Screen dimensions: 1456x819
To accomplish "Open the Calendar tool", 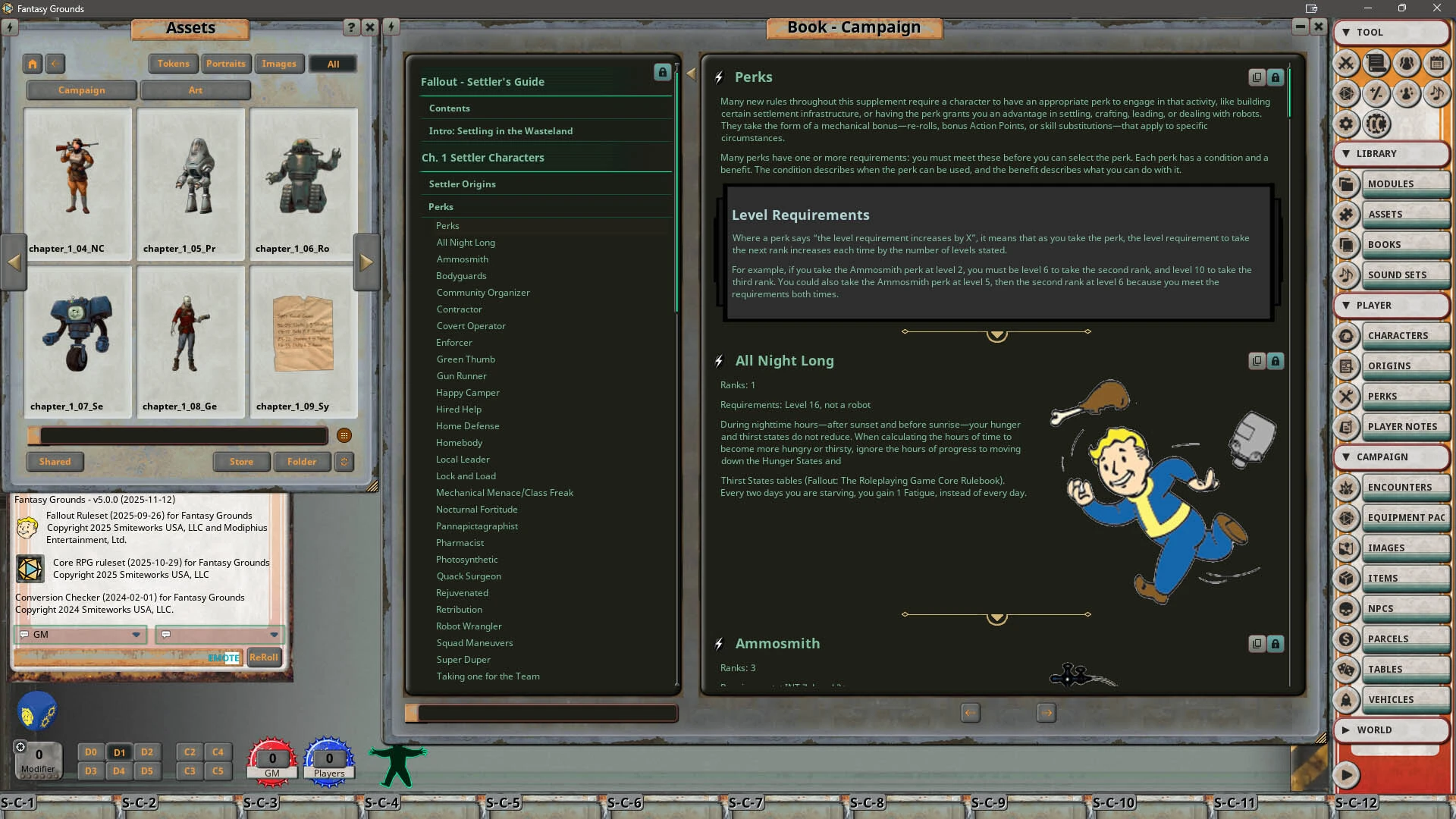I will click(x=1436, y=64).
